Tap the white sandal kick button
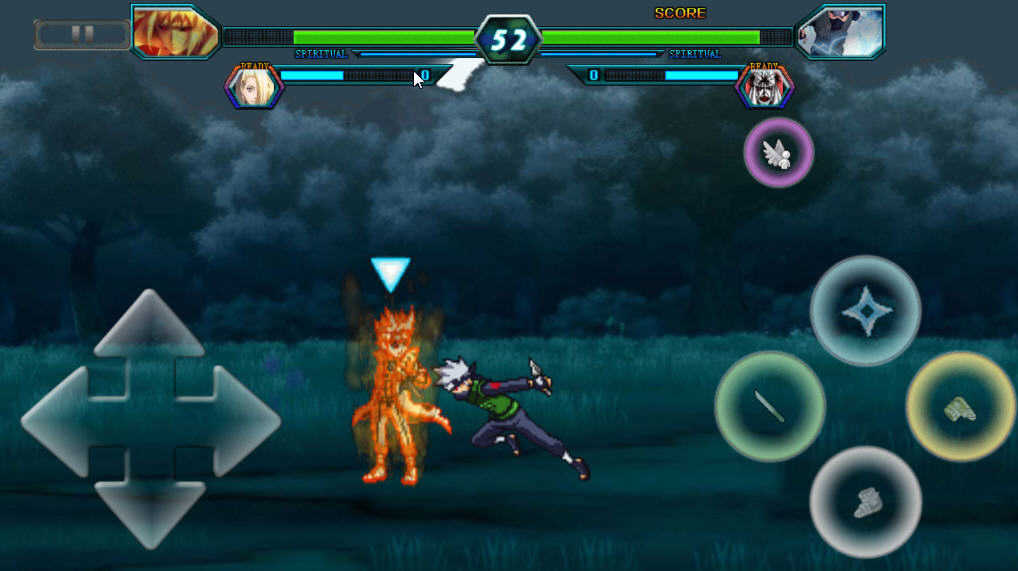Viewport: 1018px width, 571px height. tap(865, 501)
